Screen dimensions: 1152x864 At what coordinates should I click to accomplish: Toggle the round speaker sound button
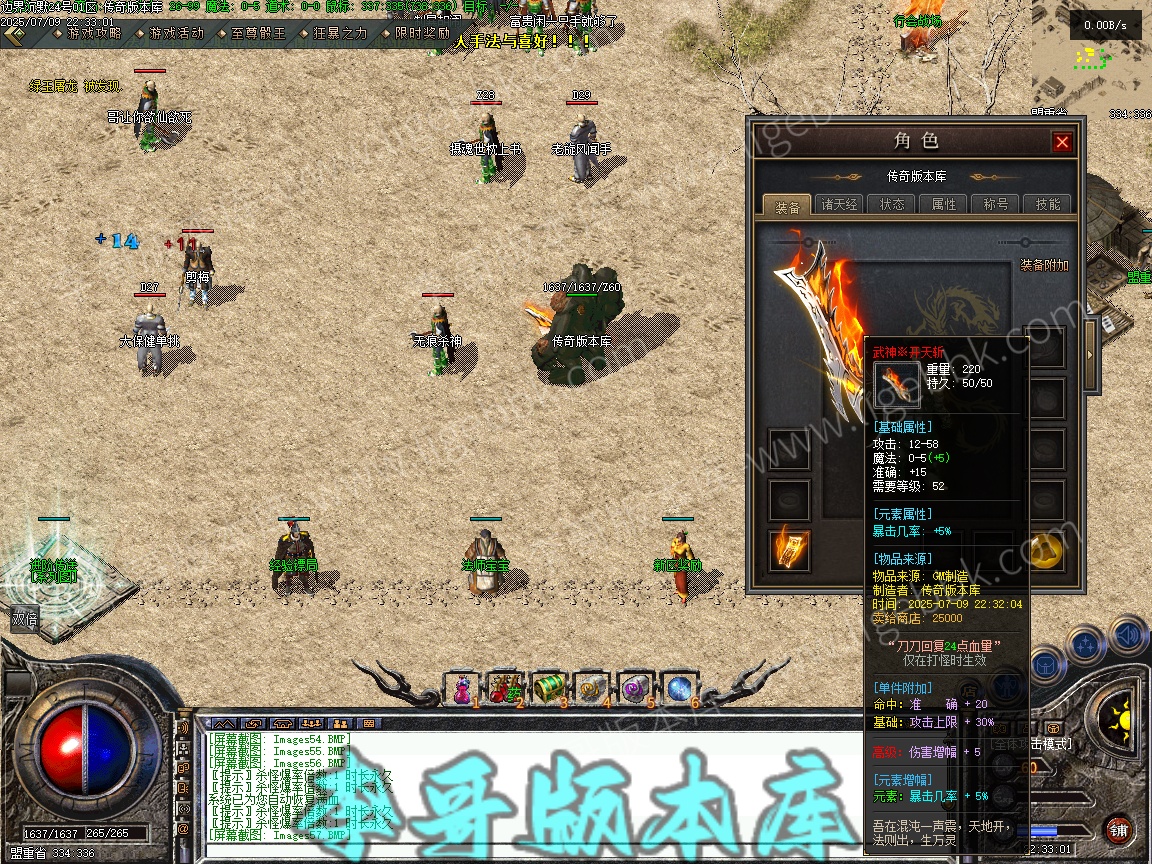[1128, 636]
